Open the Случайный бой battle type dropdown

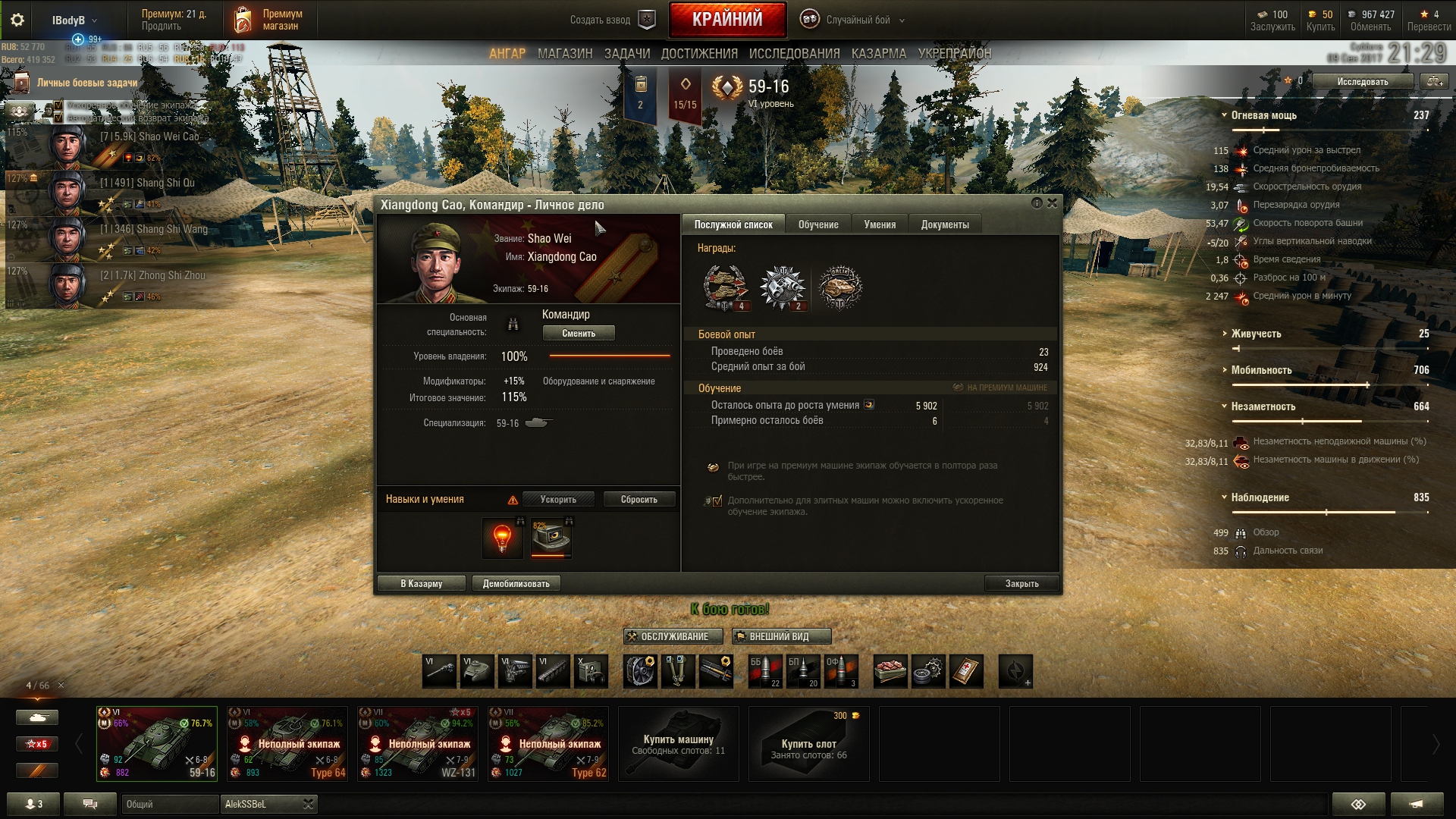pyautogui.click(x=858, y=20)
